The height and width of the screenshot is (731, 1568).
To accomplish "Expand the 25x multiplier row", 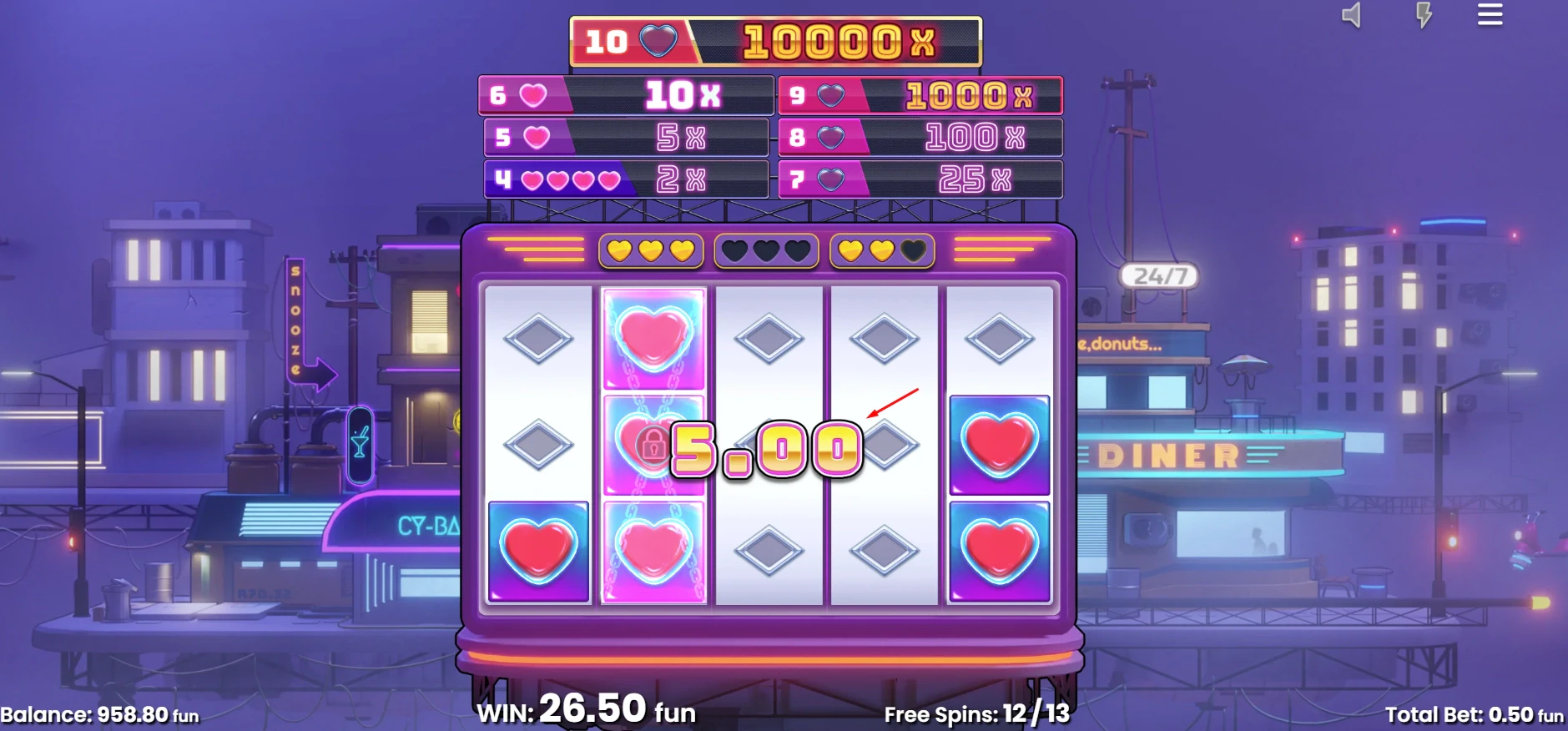I will point(920,179).
